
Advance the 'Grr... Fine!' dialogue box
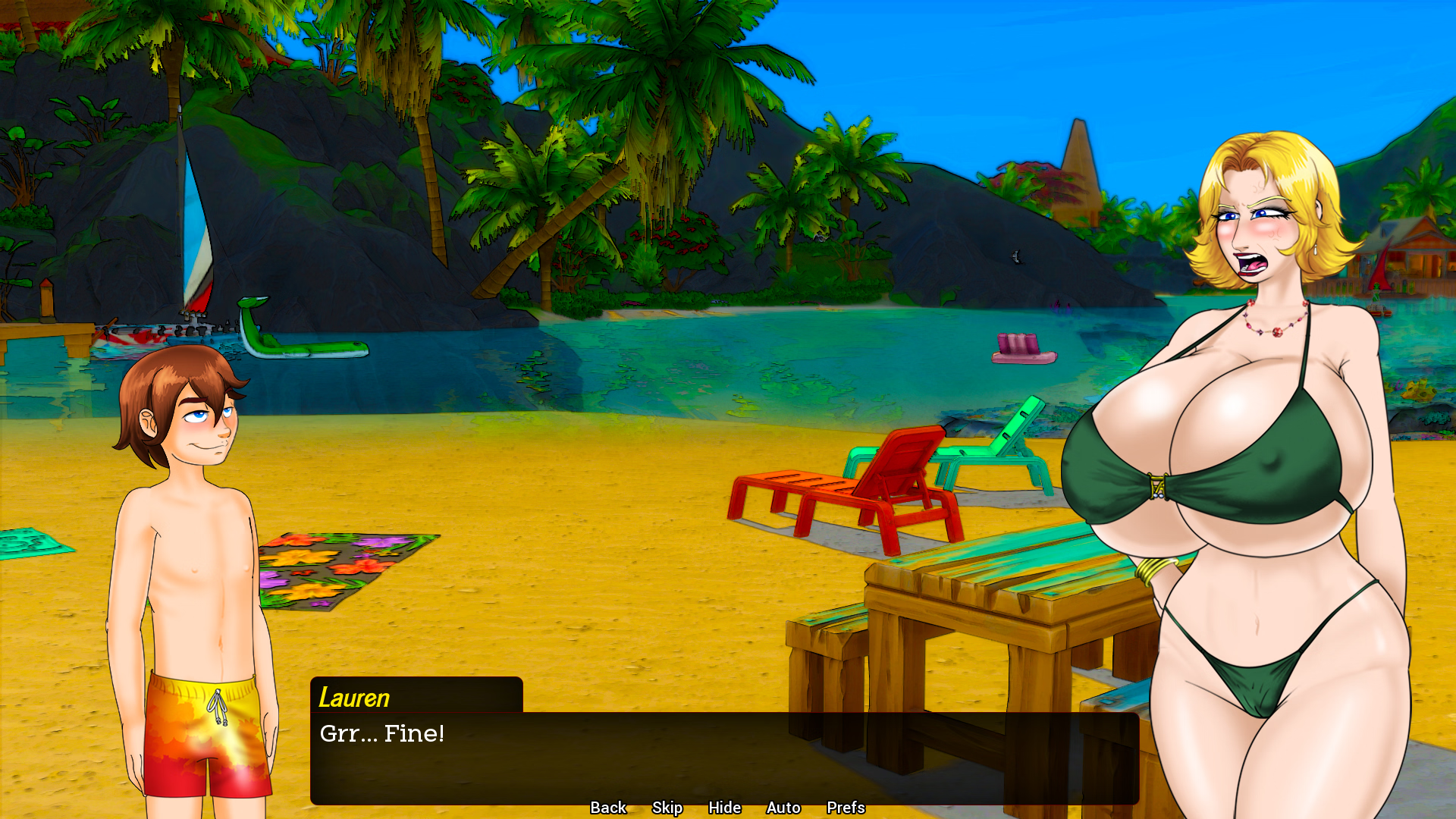(x=724, y=757)
